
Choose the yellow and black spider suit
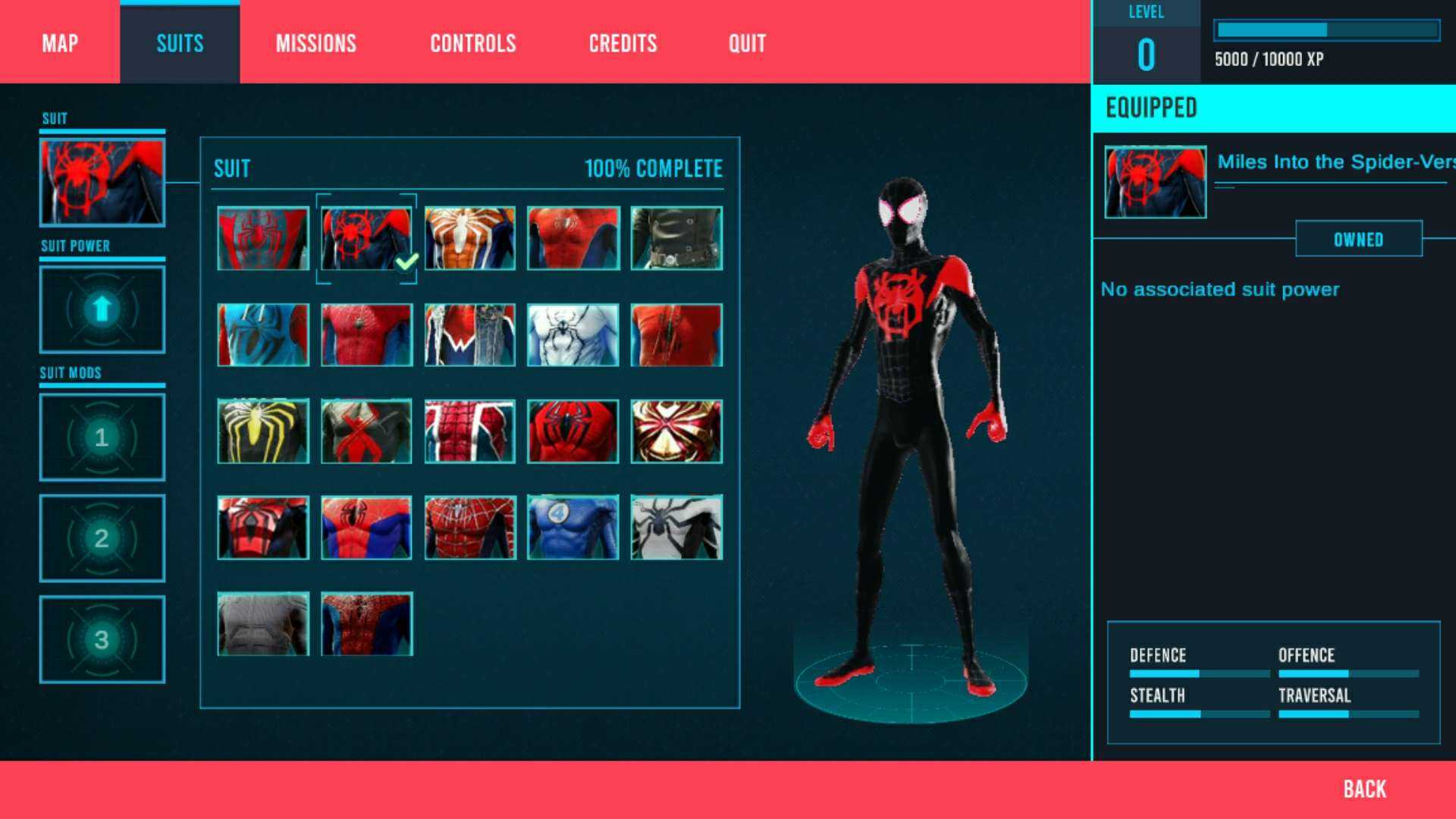pos(262,431)
